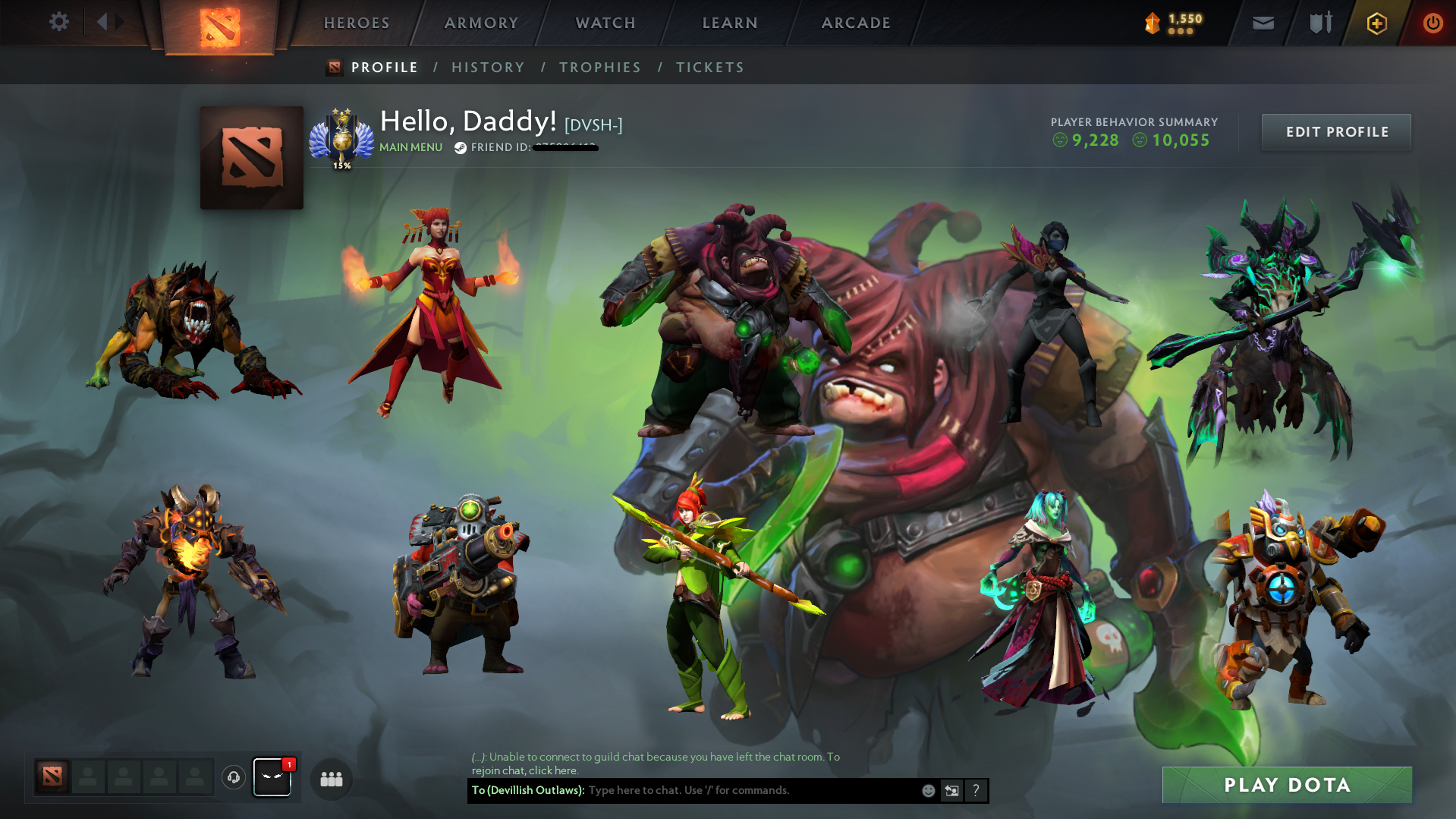
Task: Click the question mark help icon near chat
Action: point(976,790)
